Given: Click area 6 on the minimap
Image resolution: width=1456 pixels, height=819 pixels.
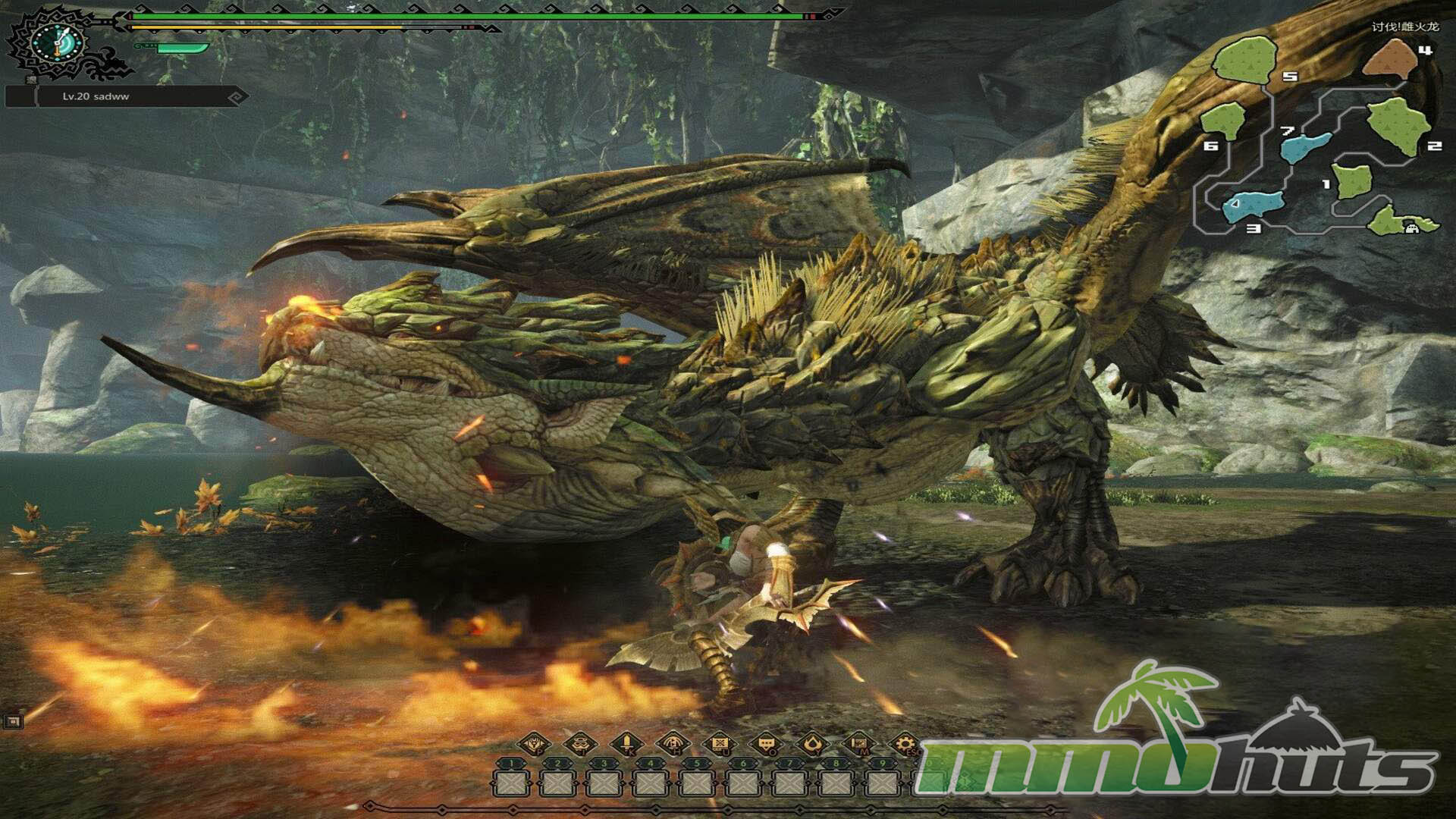Looking at the screenshot, I should pyautogui.click(x=1222, y=121).
